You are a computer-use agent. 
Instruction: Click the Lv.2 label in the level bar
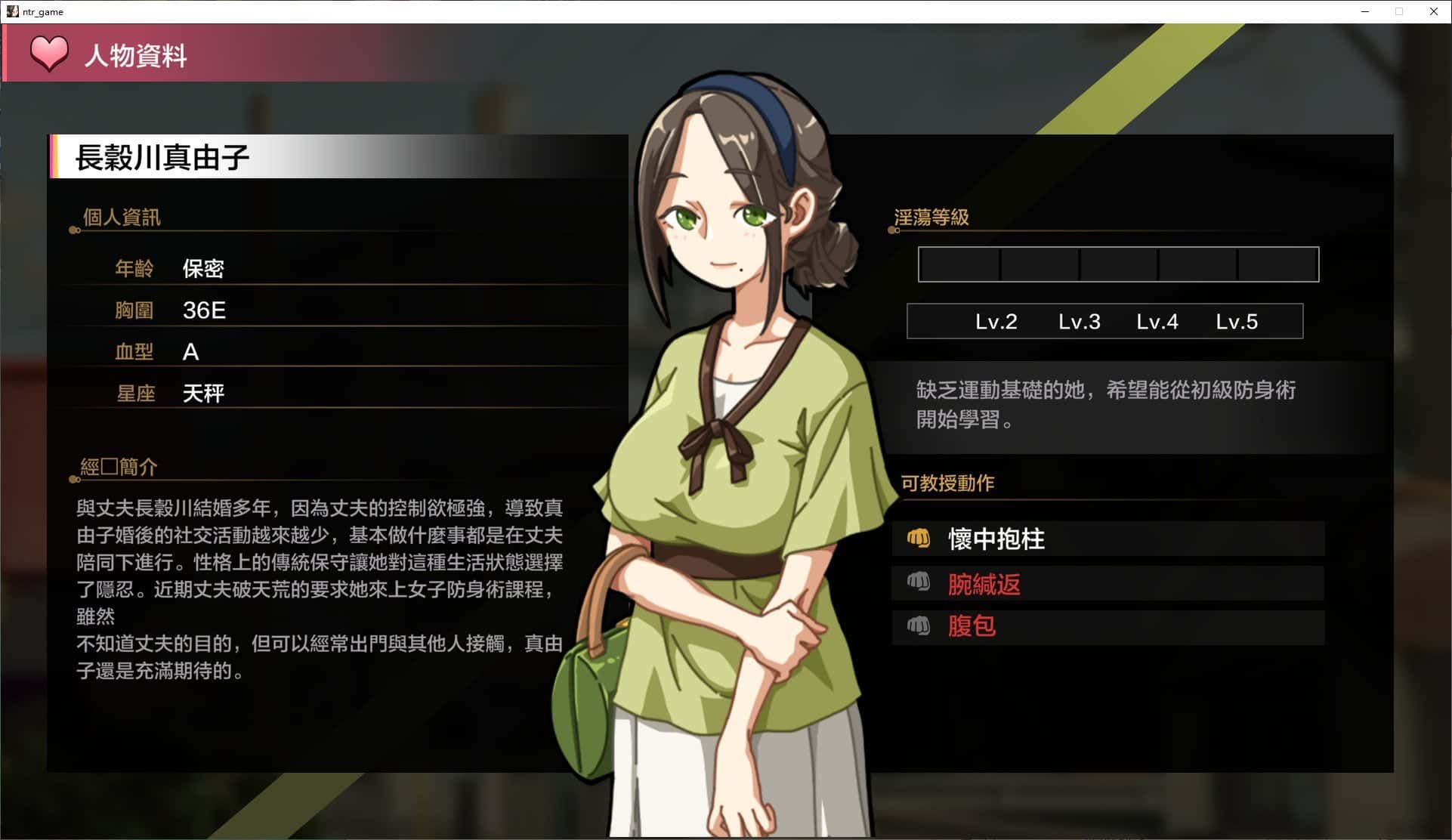point(996,321)
